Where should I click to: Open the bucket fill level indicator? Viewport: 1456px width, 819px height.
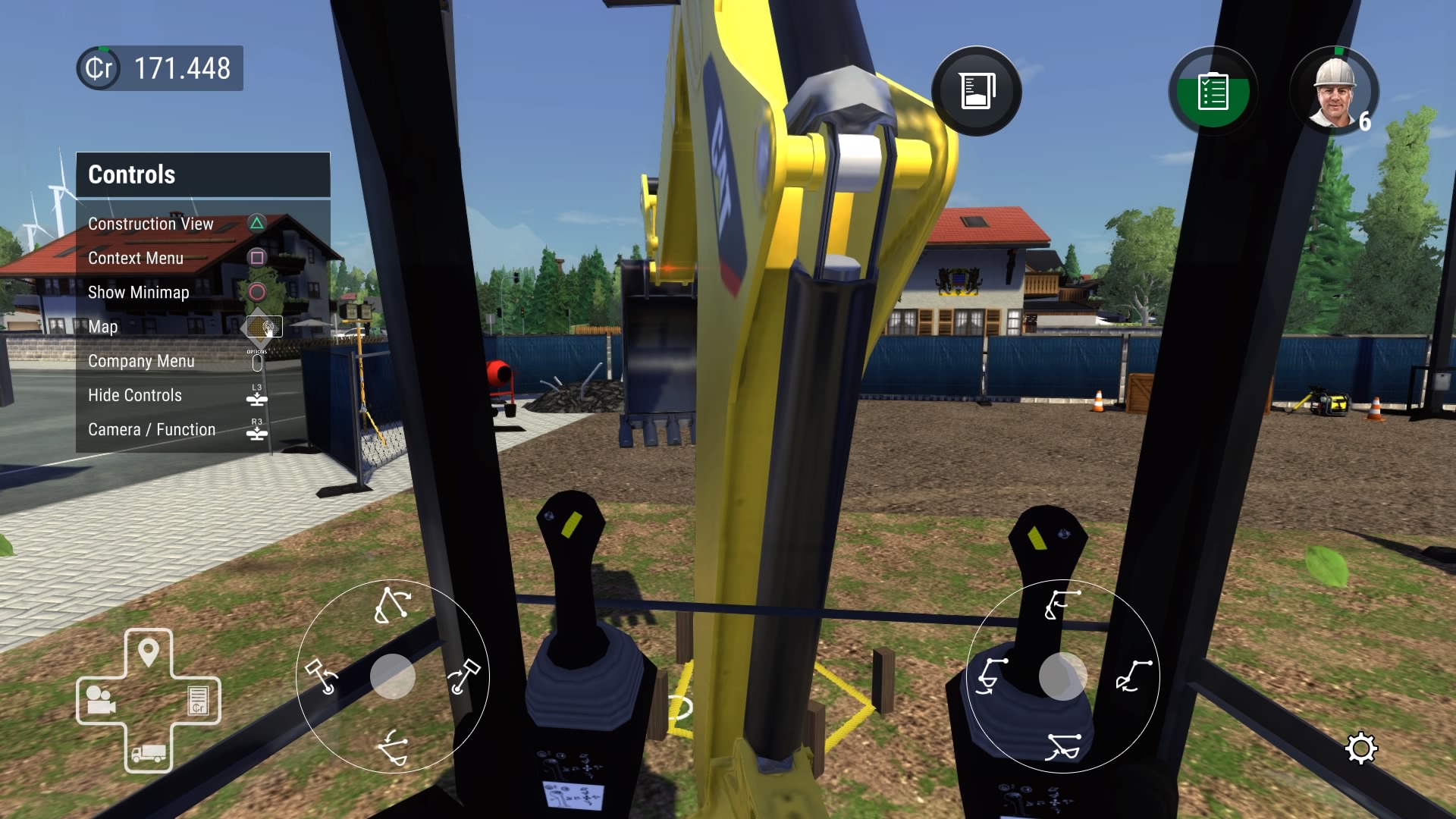pos(977,90)
